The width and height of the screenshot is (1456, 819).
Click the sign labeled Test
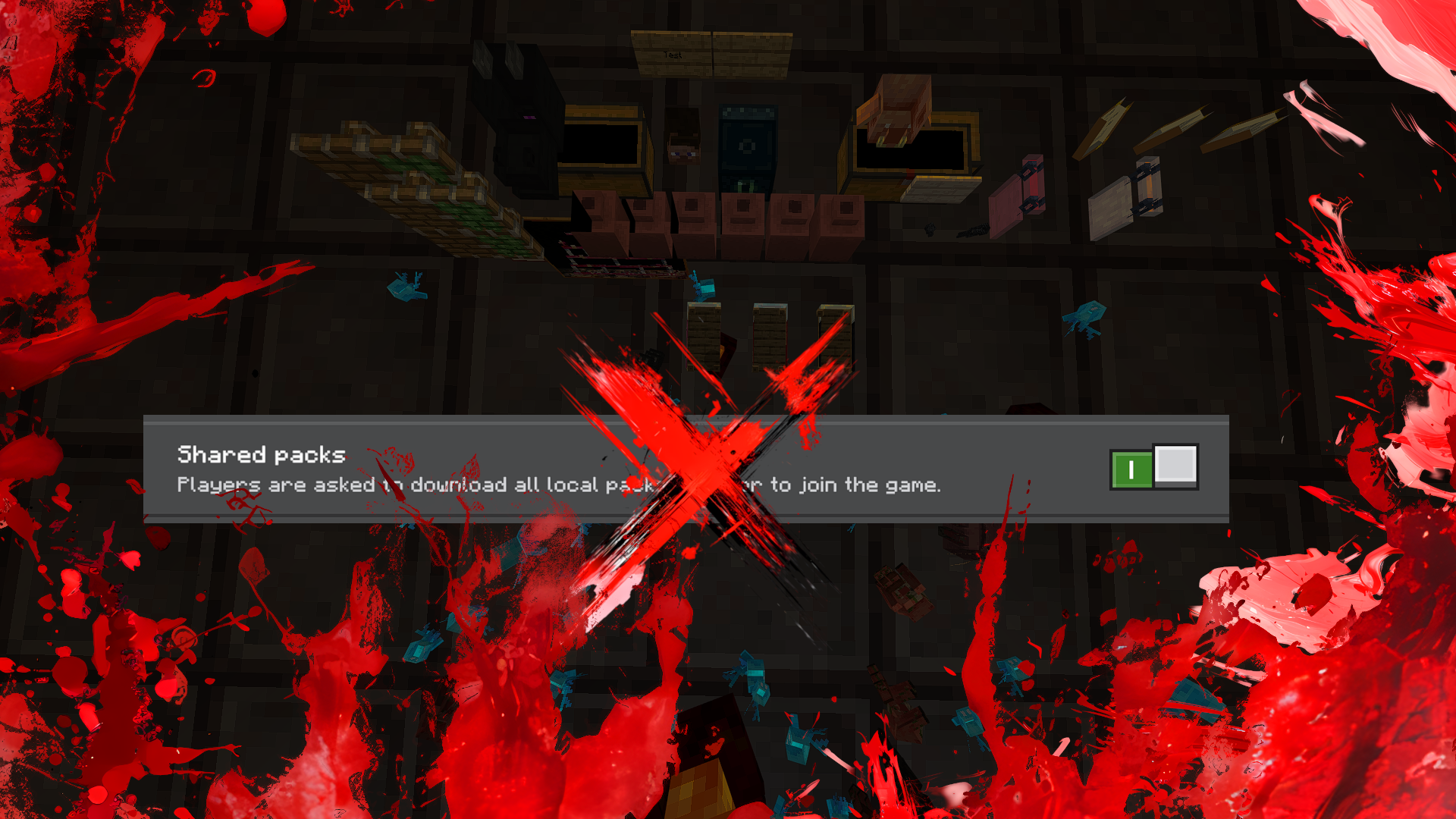tap(670, 55)
